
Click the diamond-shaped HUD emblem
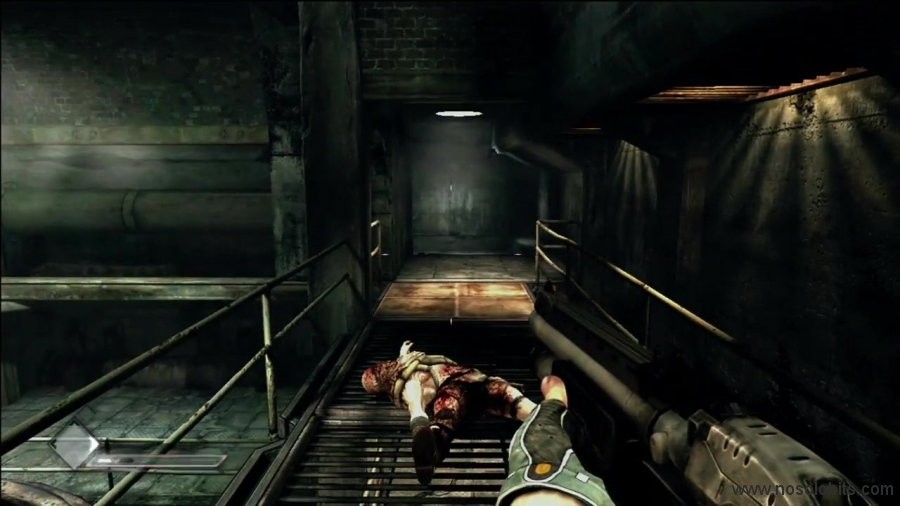click(x=75, y=447)
